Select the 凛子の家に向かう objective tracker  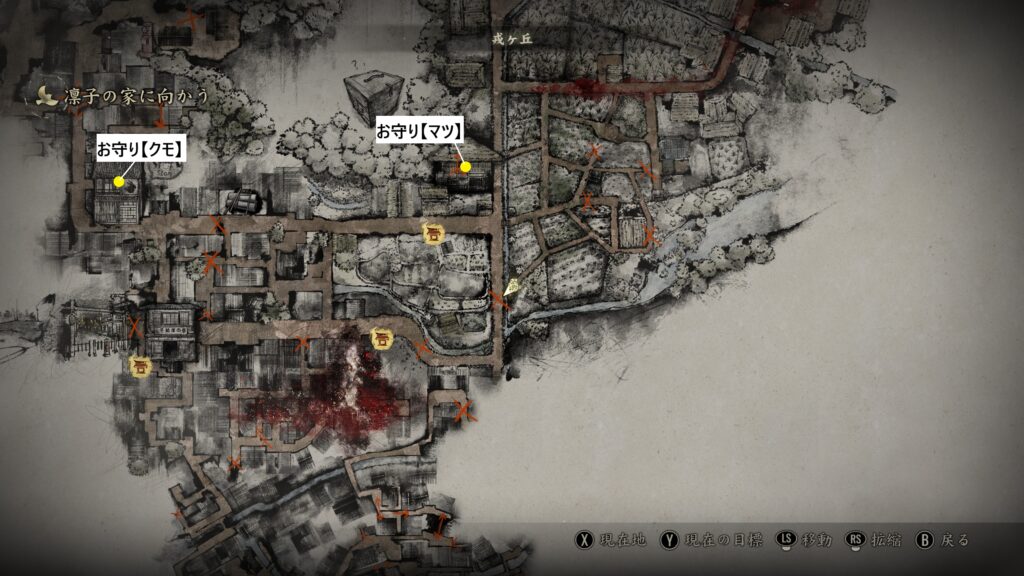click(x=122, y=96)
